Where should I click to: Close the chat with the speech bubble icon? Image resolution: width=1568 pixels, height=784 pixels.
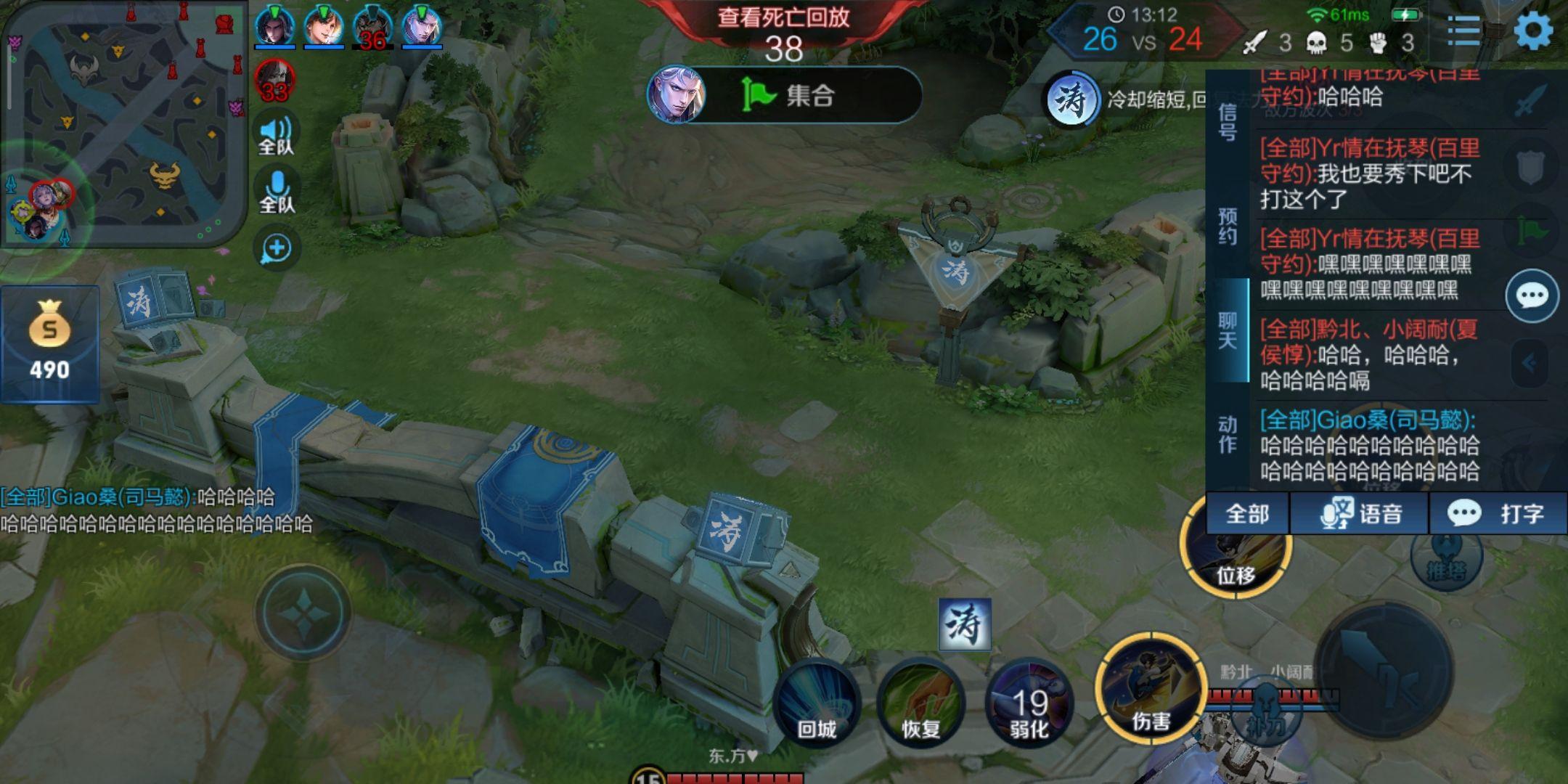tap(1532, 295)
